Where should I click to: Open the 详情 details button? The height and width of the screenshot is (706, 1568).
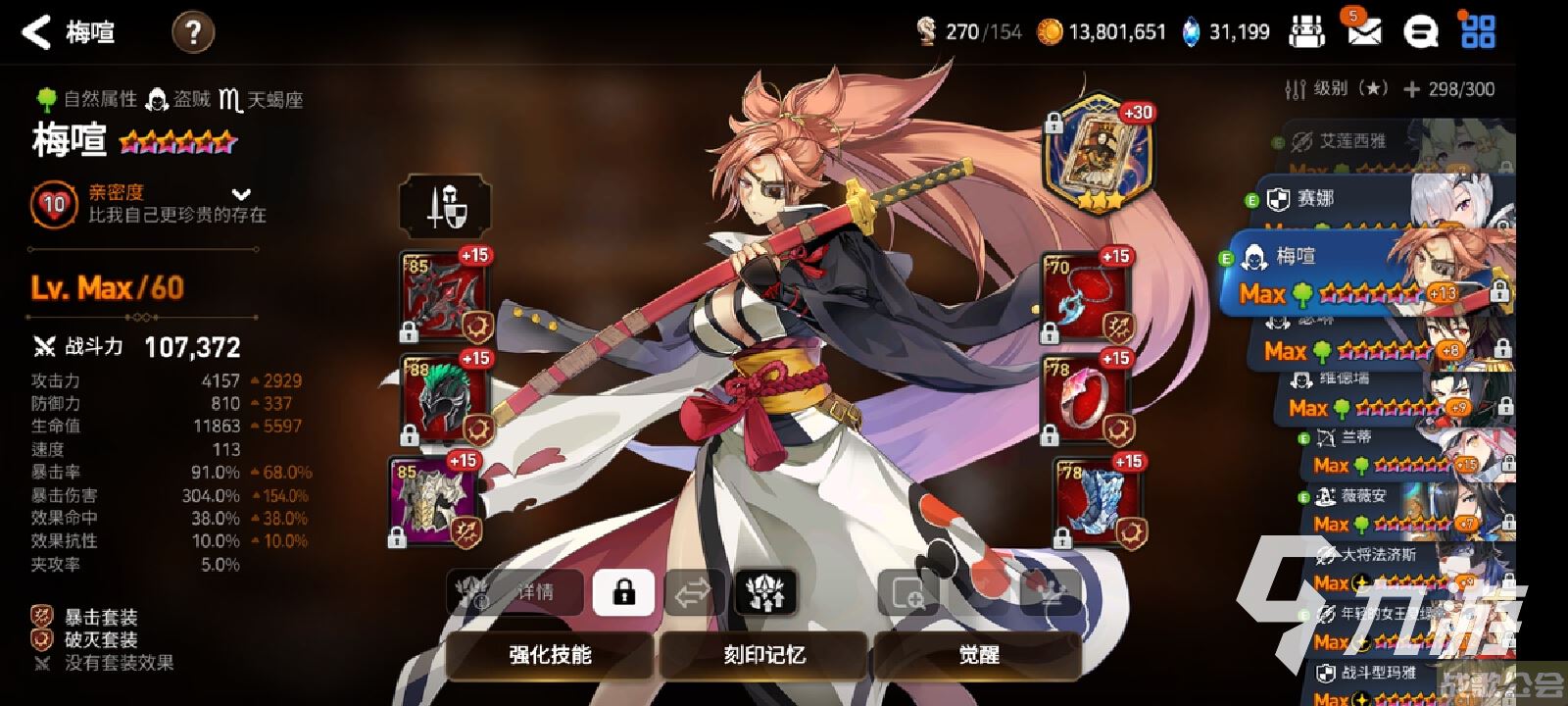pos(516,592)
